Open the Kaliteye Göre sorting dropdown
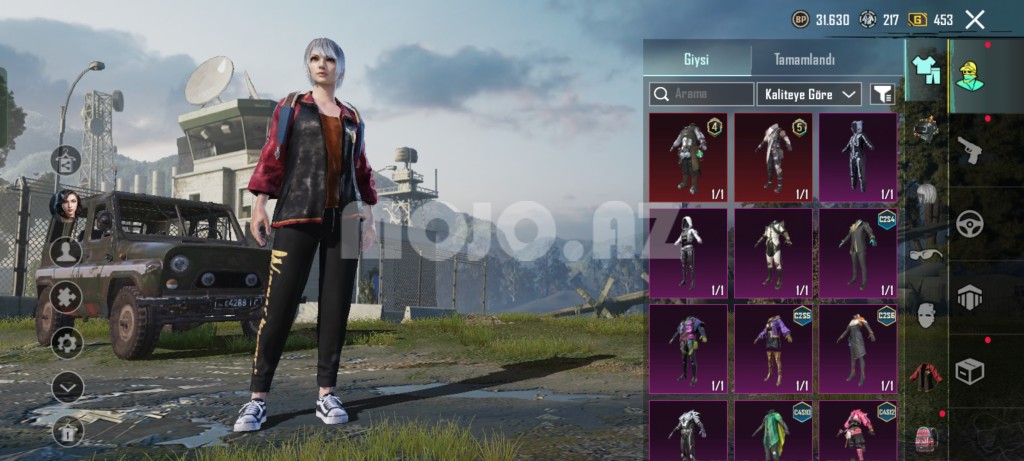 (x=809, y=94)
